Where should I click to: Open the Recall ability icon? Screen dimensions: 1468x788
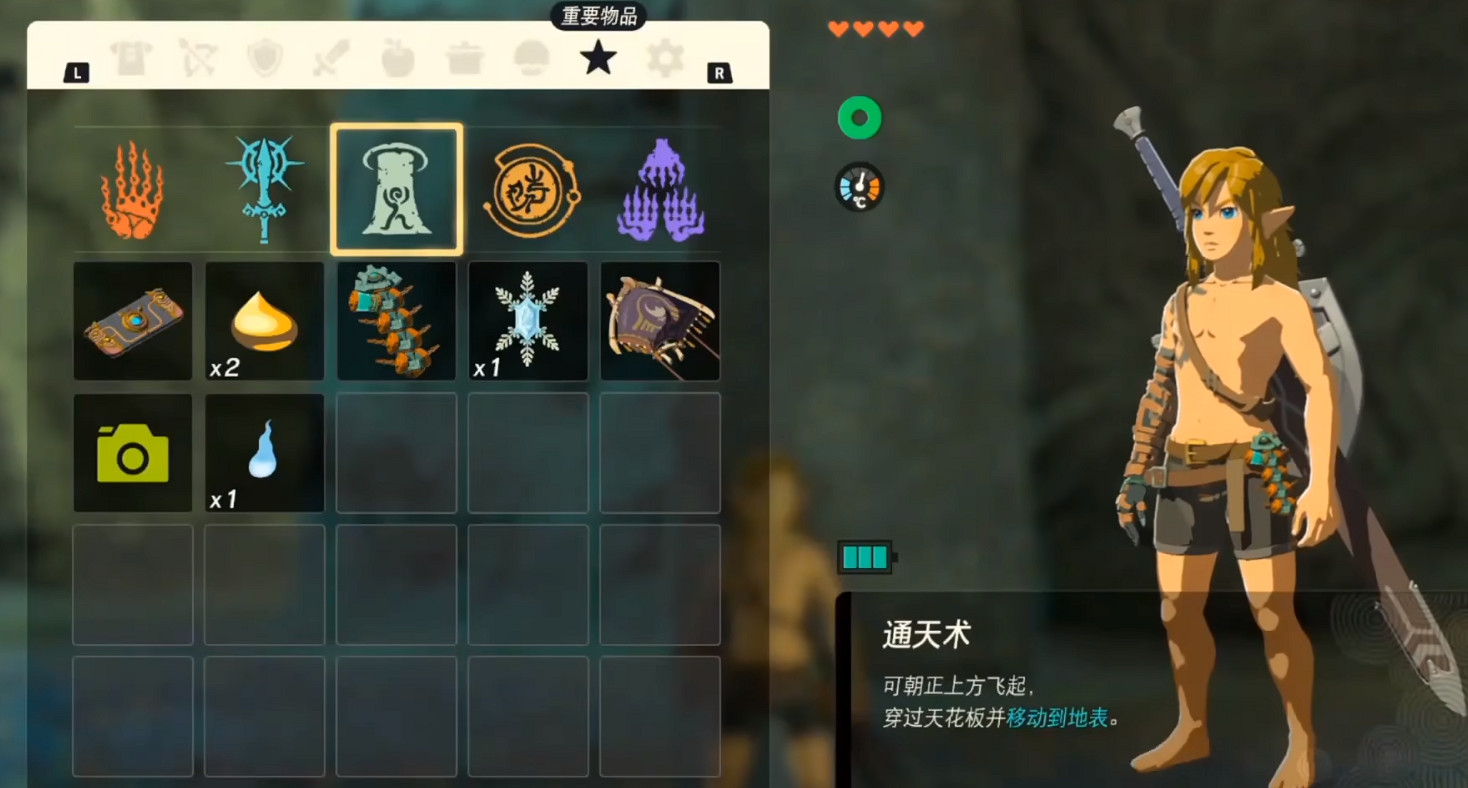point(529,188)
